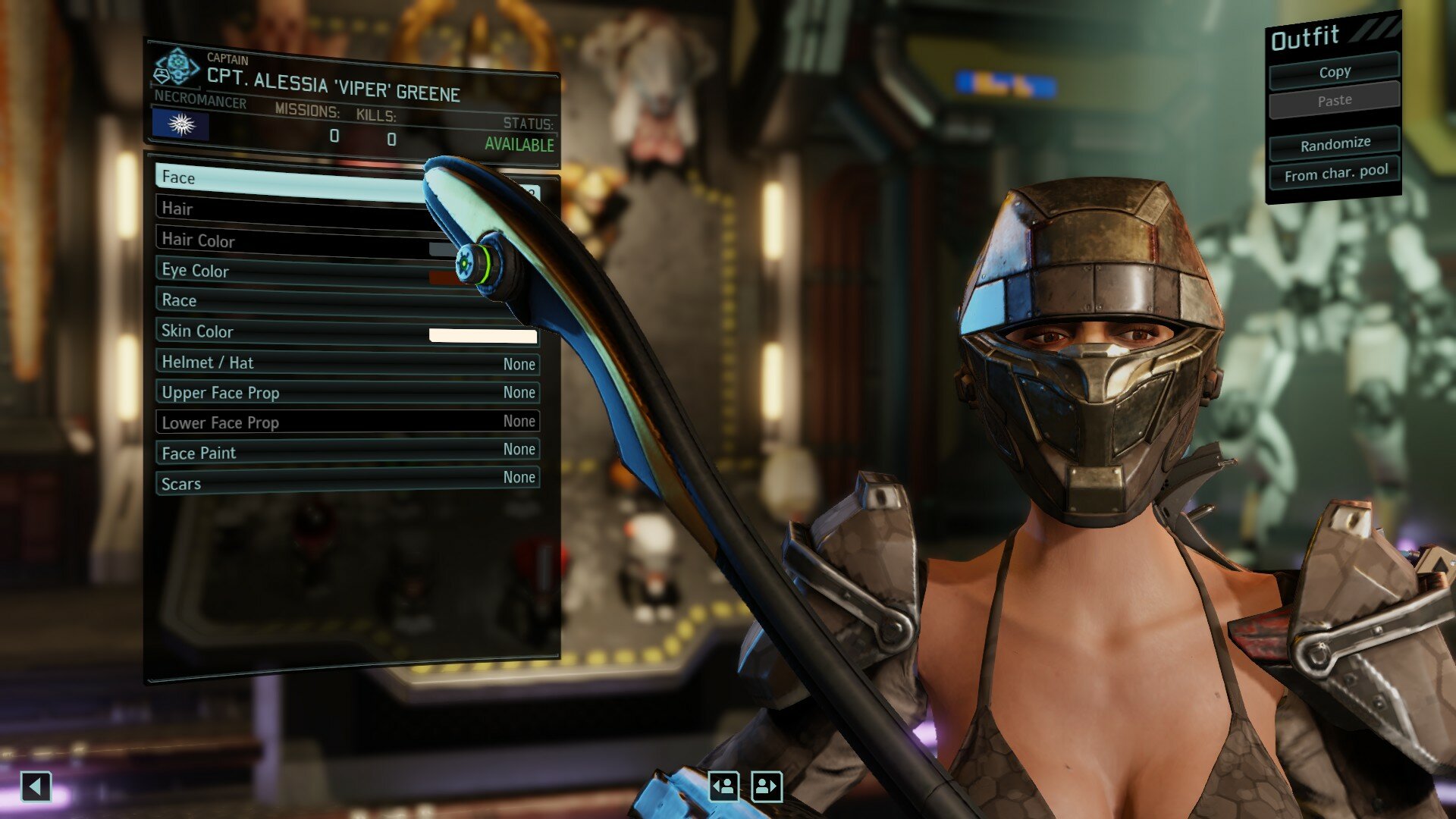
Task: Click the Copy button in the Outfit panel
Action: click(1334, 71)
